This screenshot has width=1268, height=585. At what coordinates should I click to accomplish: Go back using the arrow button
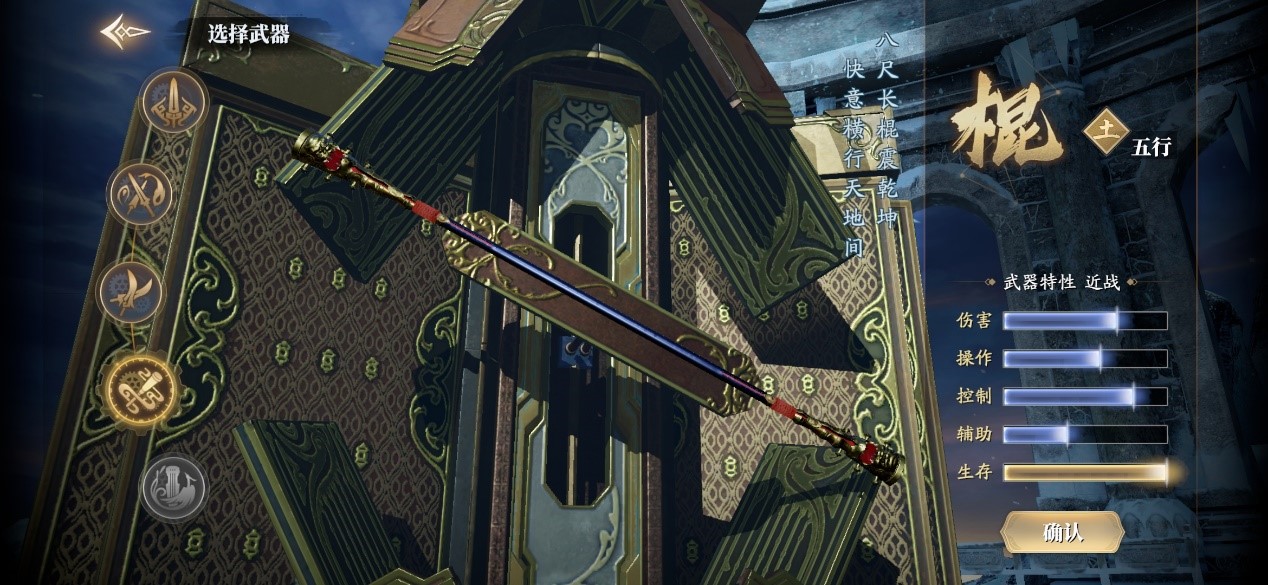125,32
